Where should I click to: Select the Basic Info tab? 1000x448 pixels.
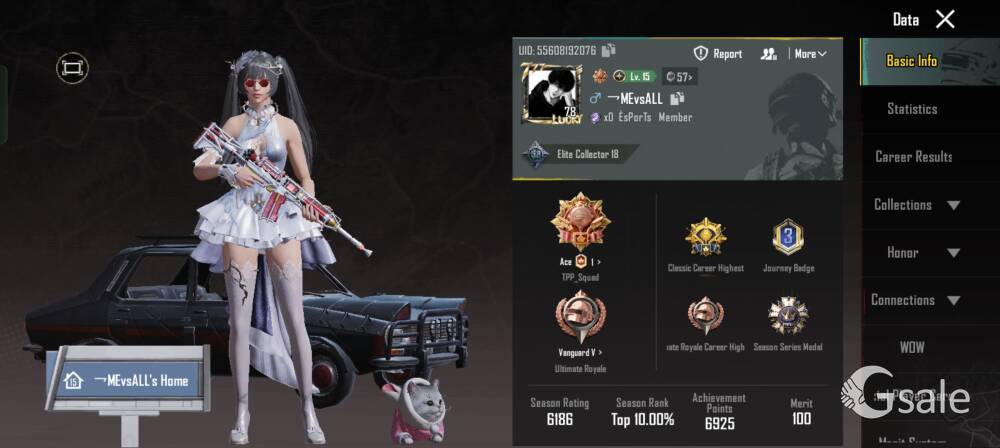(x=912, y=61)
